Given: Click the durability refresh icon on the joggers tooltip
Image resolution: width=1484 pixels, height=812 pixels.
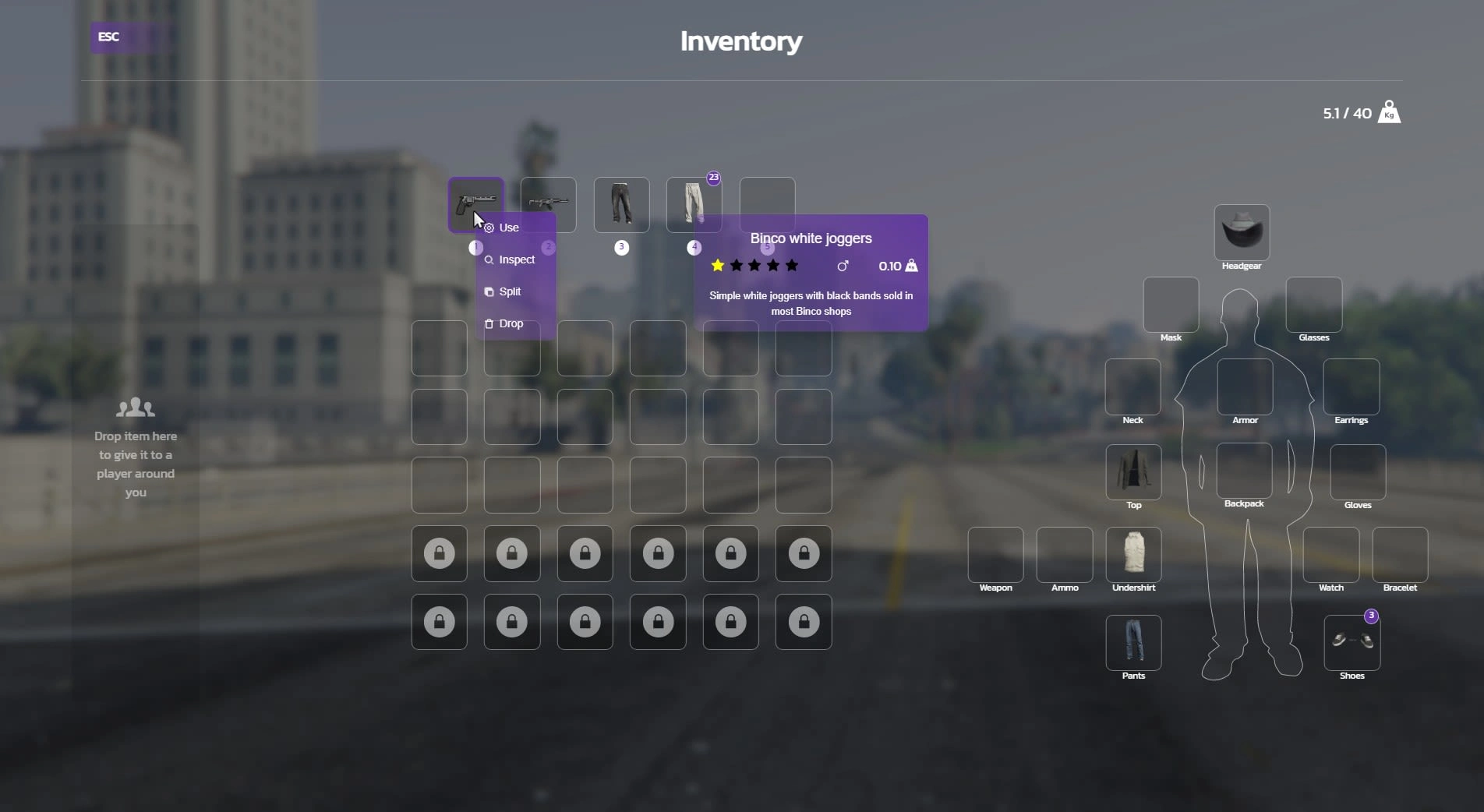Looking at the screenshot, I should [x=843, y=266].
